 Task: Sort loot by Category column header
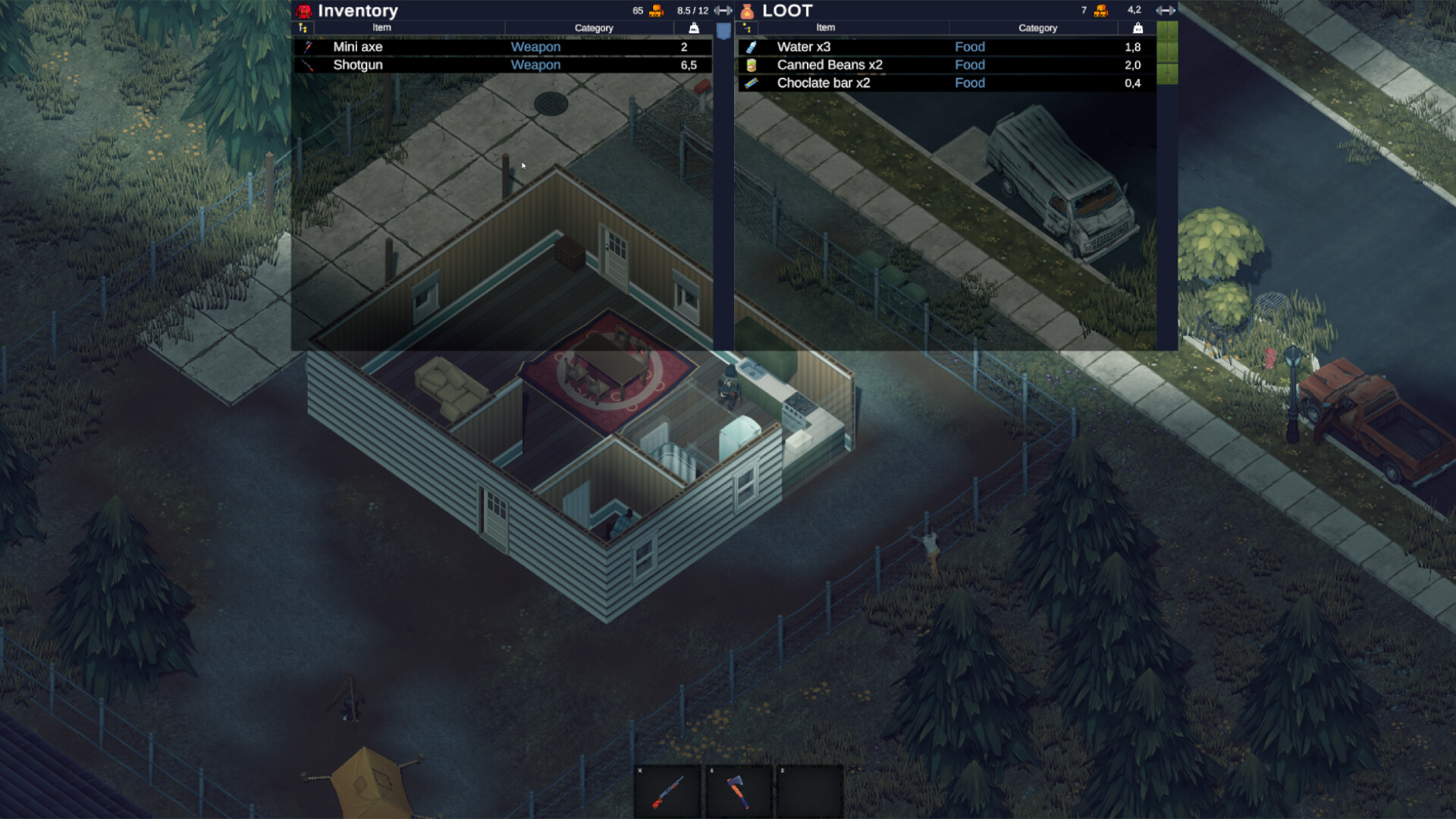(1037, 28)
